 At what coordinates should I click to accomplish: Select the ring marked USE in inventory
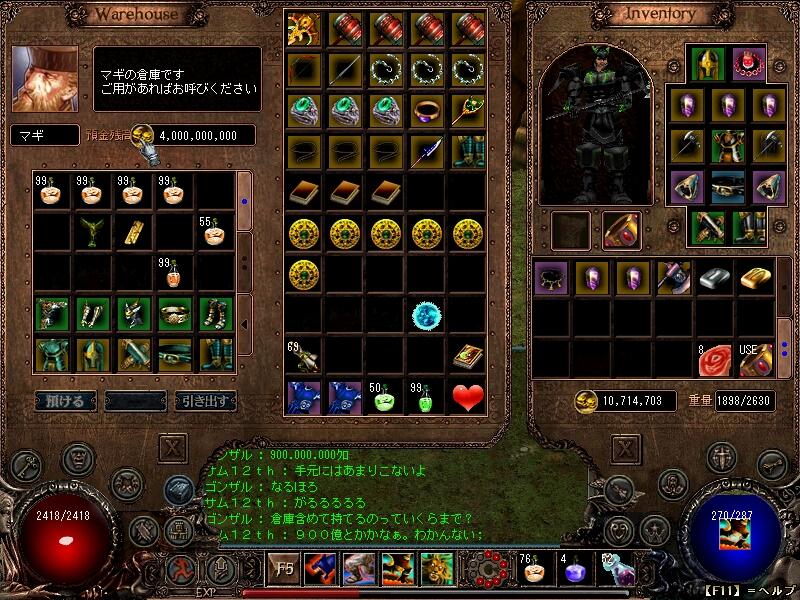(x=756, y=358)
